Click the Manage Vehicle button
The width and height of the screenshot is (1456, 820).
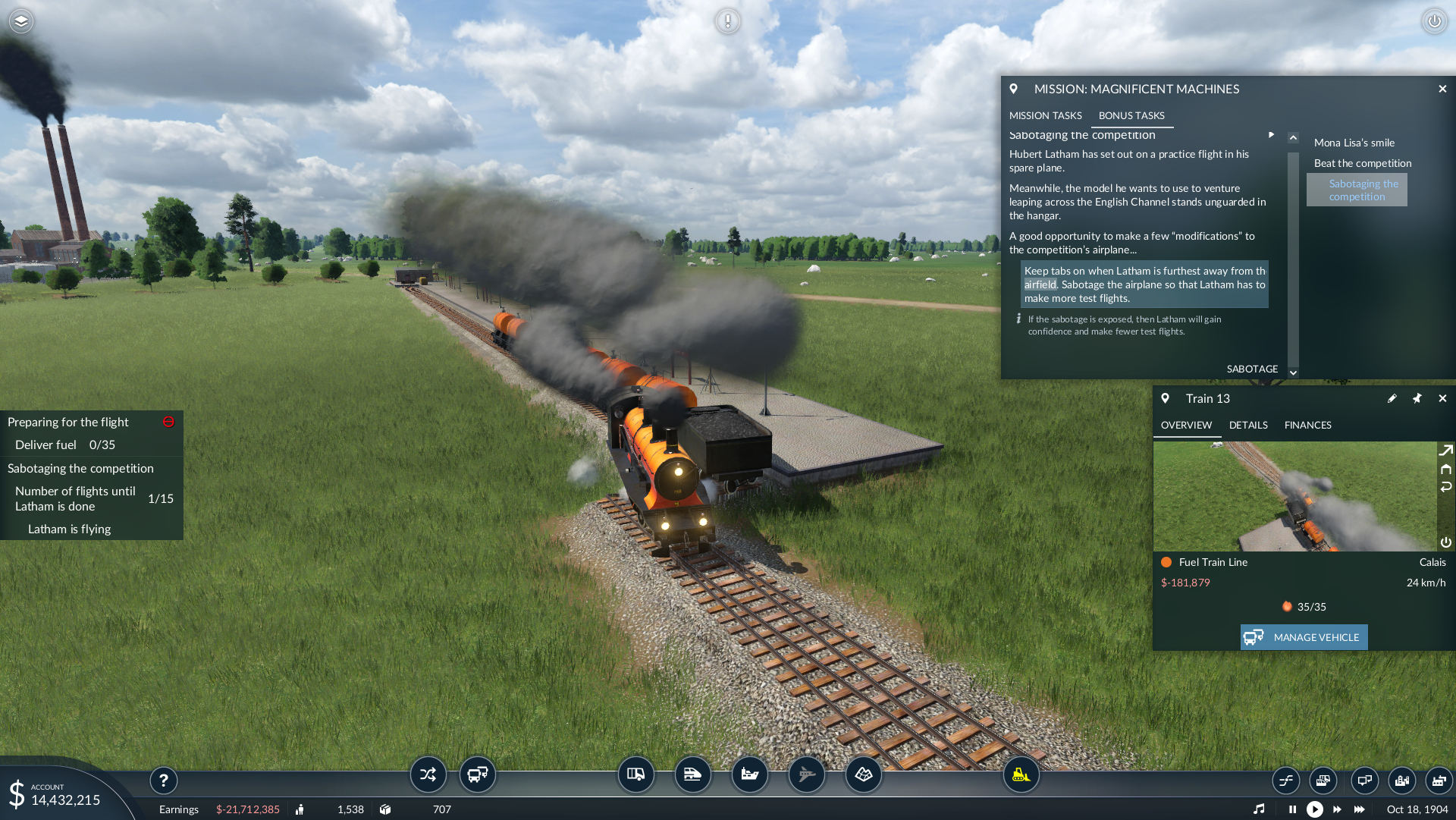click(1304, 637)
